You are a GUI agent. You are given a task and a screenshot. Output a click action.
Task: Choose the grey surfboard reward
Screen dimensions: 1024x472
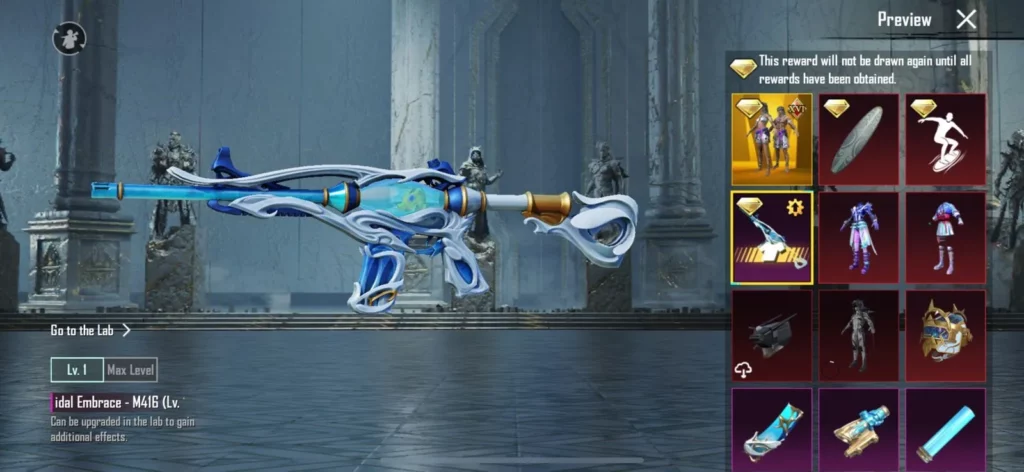pyautogui.click(x=859, y=139)
